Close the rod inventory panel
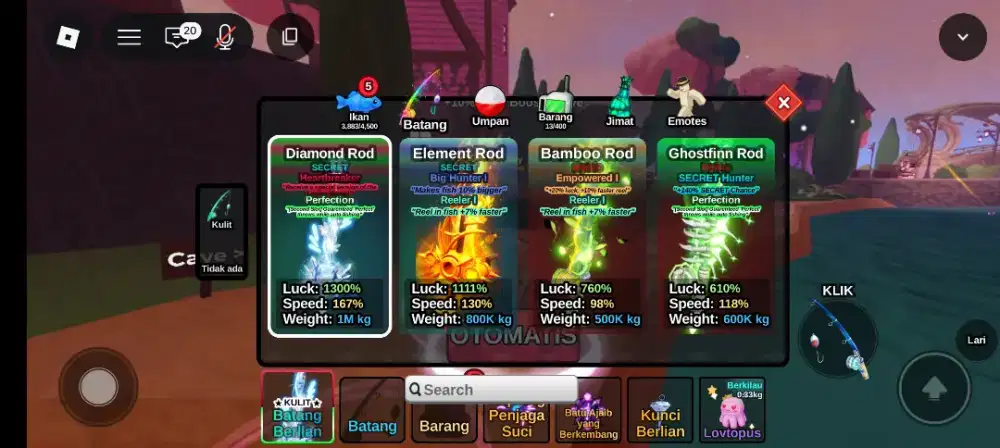This screenshot has height=448, width=1000. point(783,102)
